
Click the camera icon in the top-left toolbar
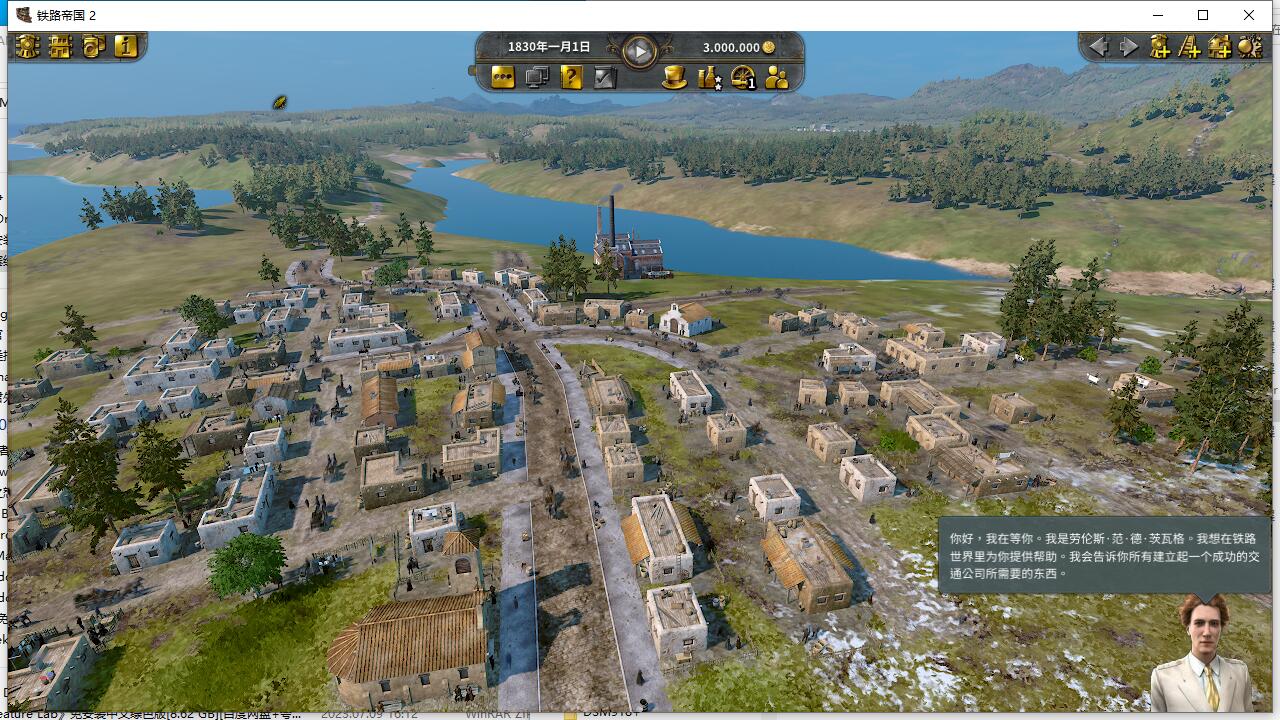coord(93,46)
